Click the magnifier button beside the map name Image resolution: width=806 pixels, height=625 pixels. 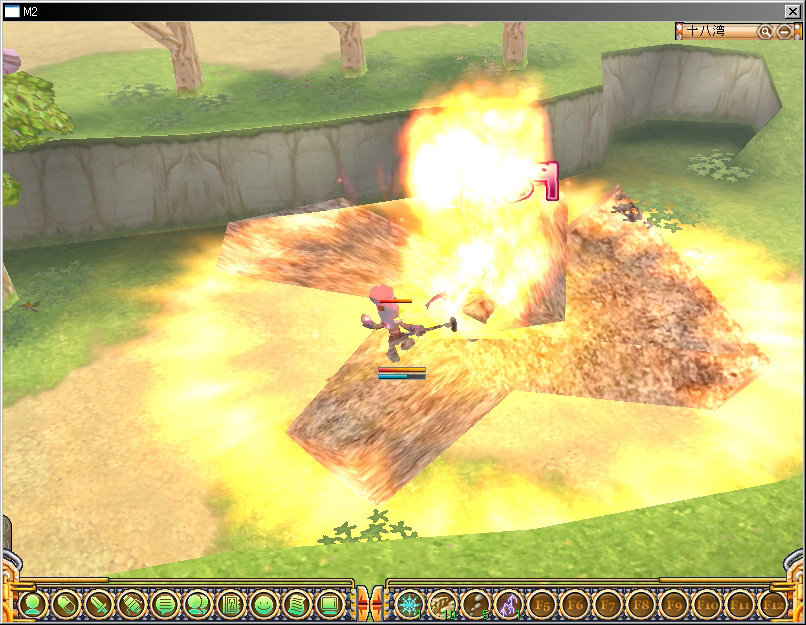pyautogui.click(x=765, y=32)
